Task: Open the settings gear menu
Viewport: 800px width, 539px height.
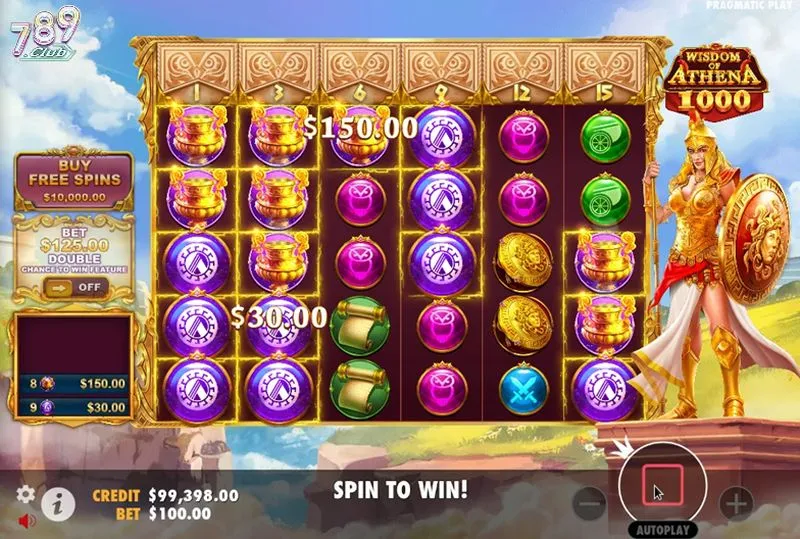Action: pos(27,494)
